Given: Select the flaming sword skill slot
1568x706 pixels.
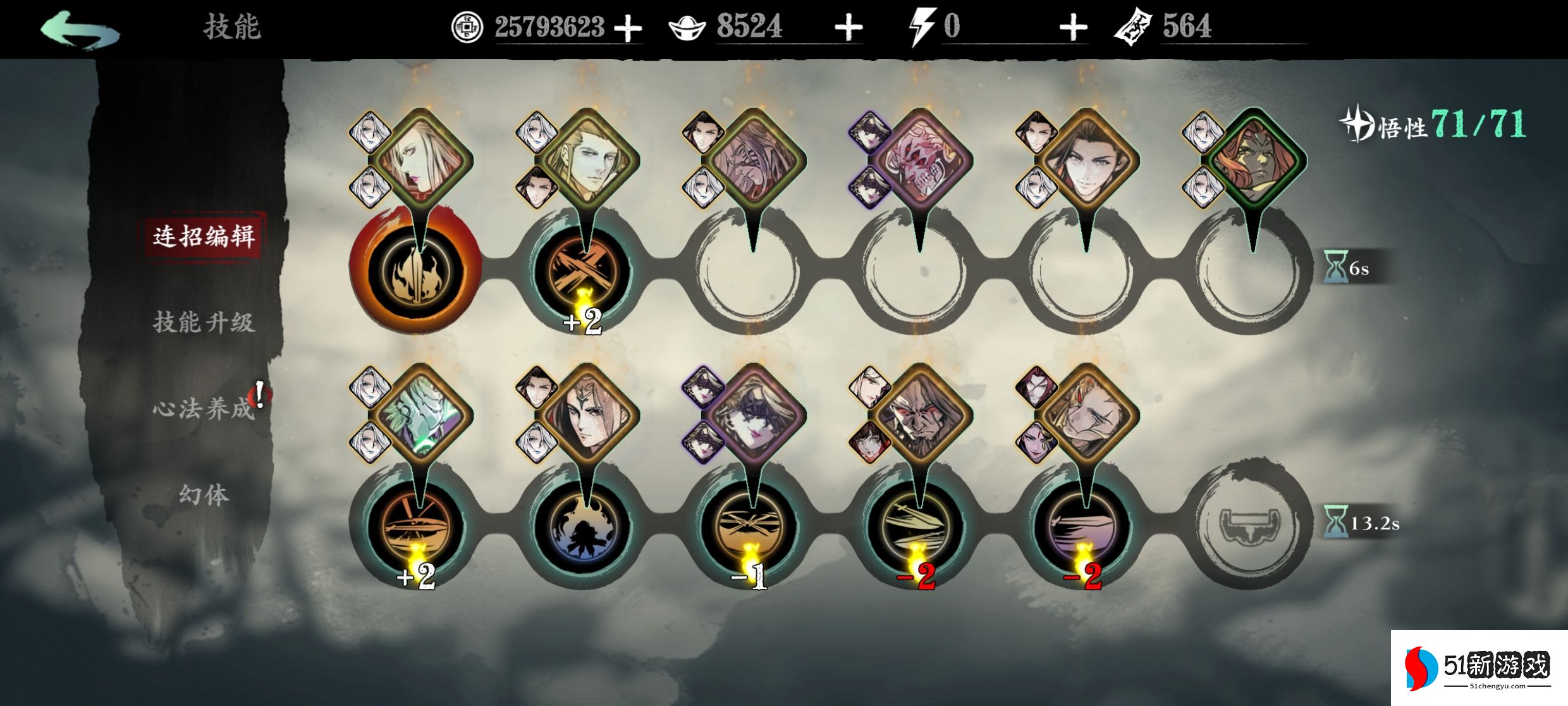Looking at the screenshot, I should pos(415,272).
